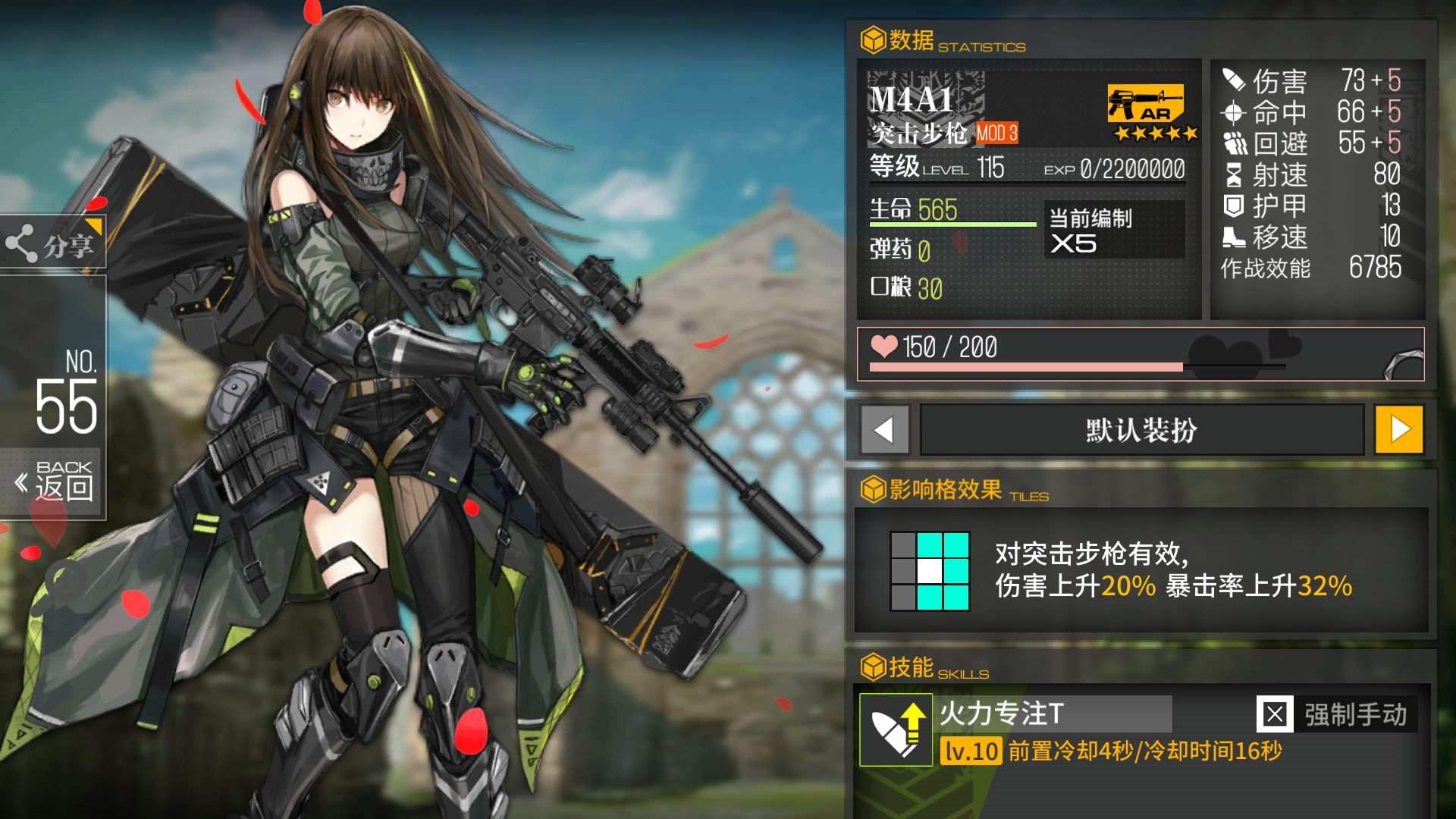
Task: Browse next costume with right arrow
Action: pyautogui.click(x=1399, y=429)
